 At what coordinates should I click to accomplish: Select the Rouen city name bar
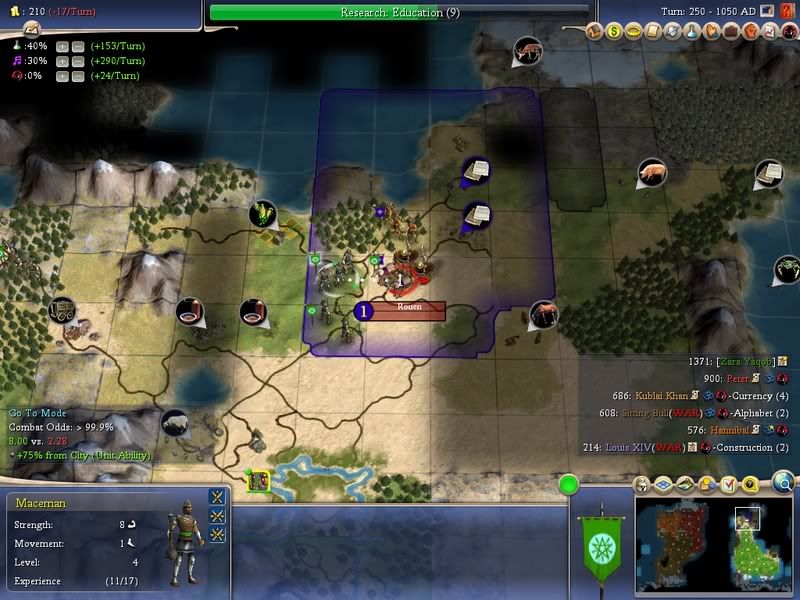point(409,308)
